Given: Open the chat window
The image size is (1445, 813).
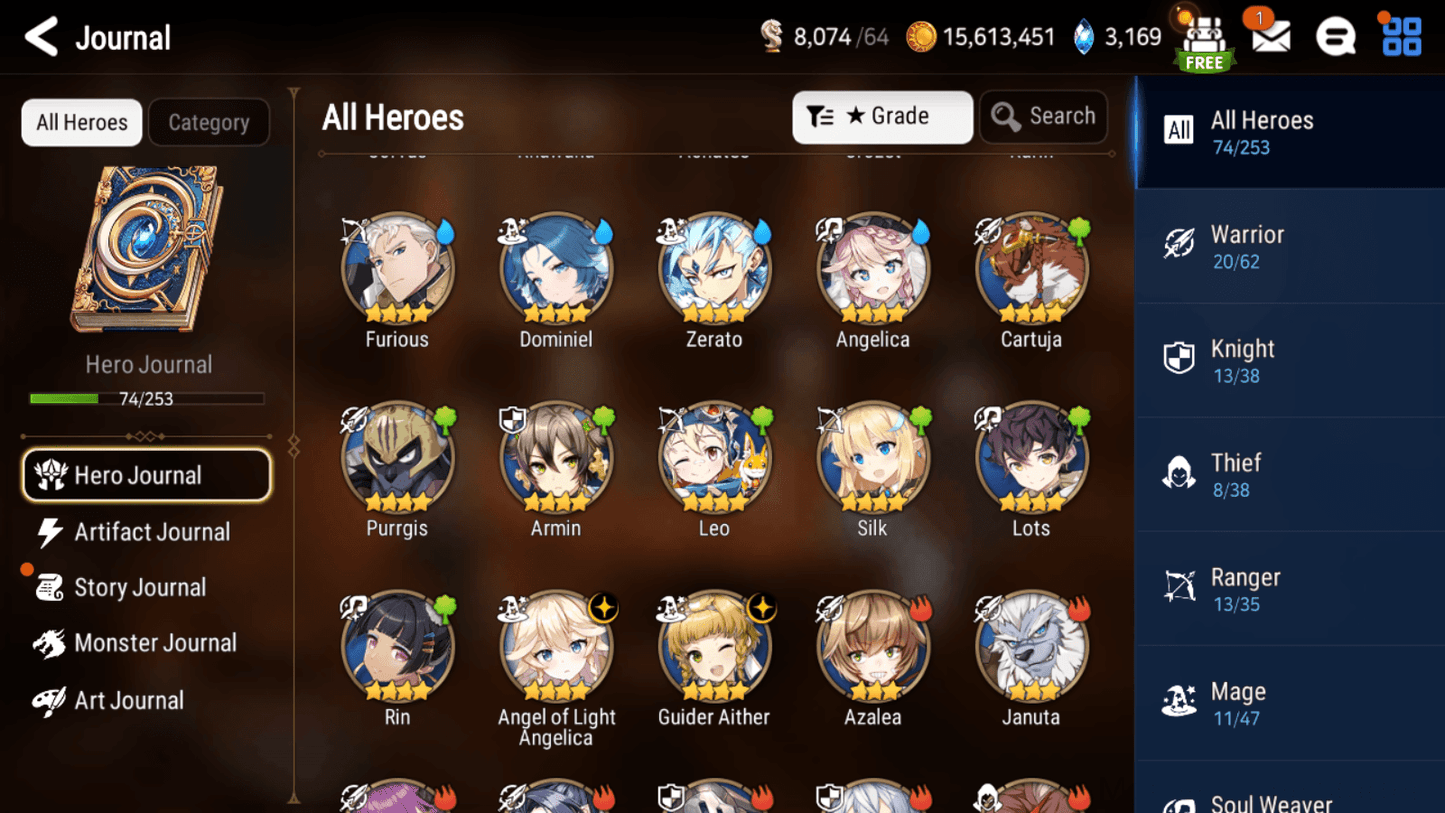Looking at the screenshot, I should [1336, 36].
